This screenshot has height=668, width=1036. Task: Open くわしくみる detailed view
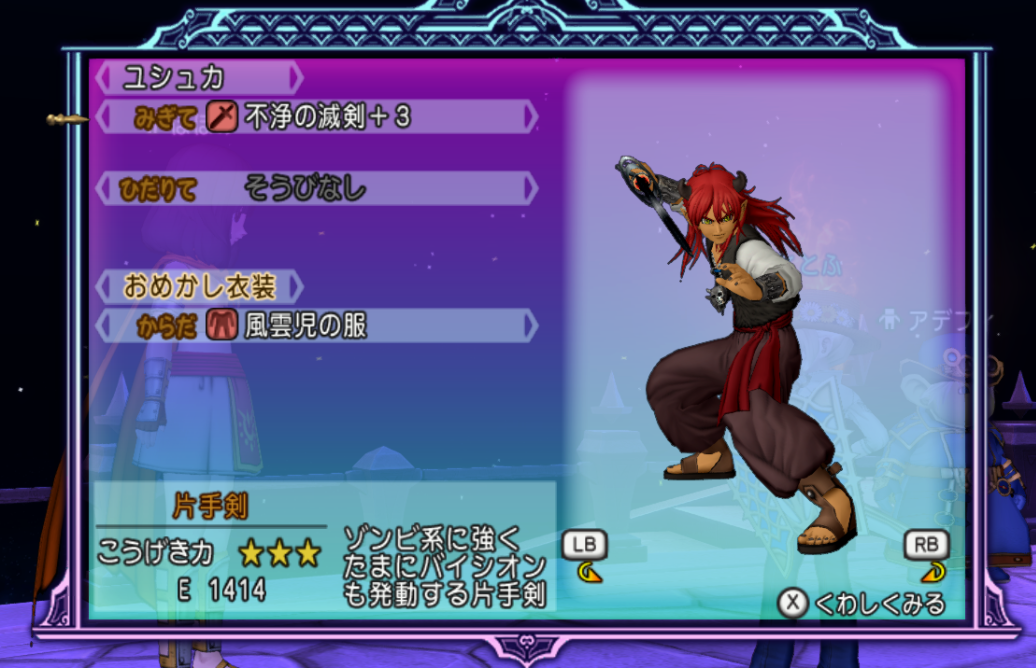862,603
